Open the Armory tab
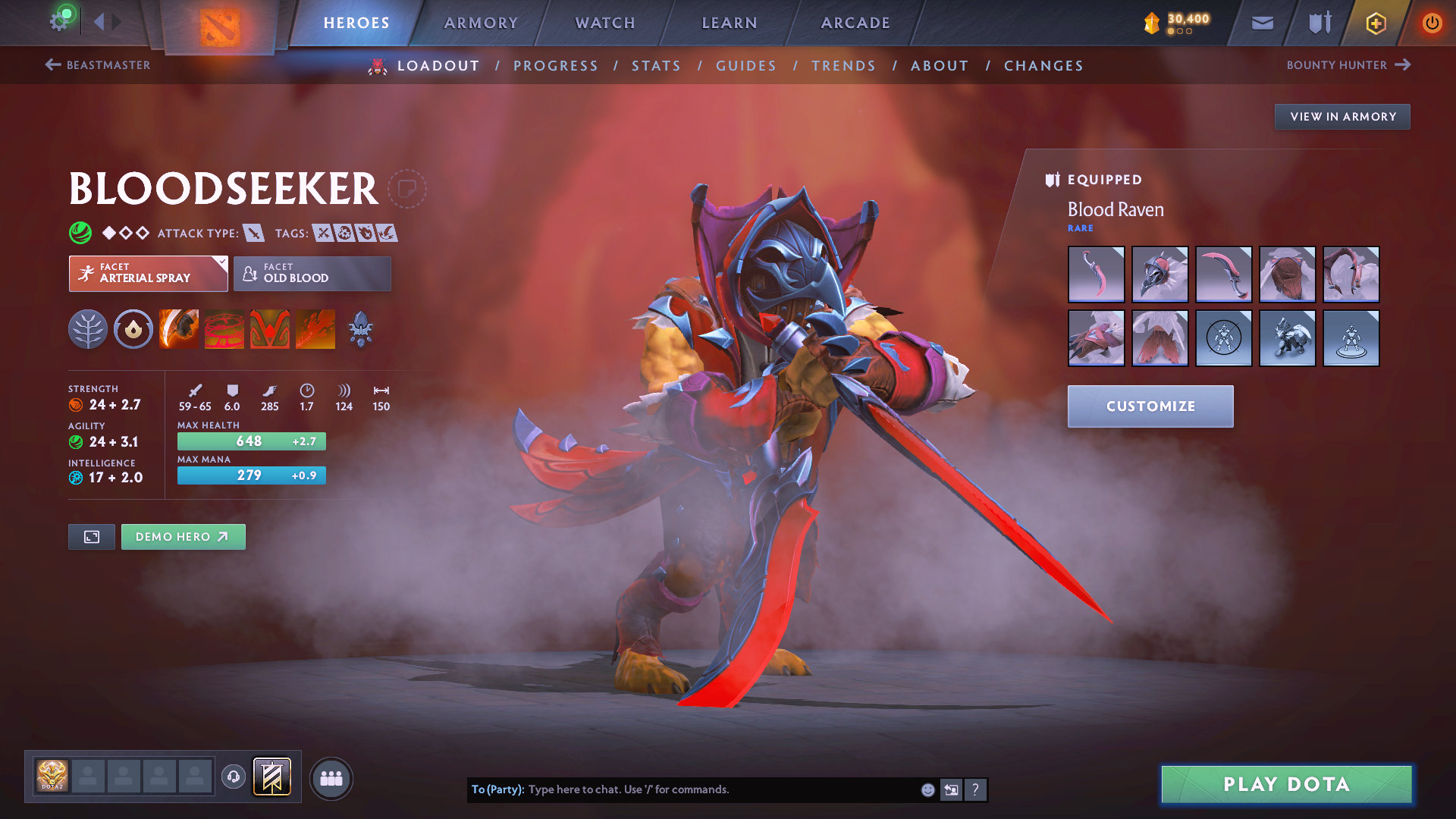 coord(481,23)
